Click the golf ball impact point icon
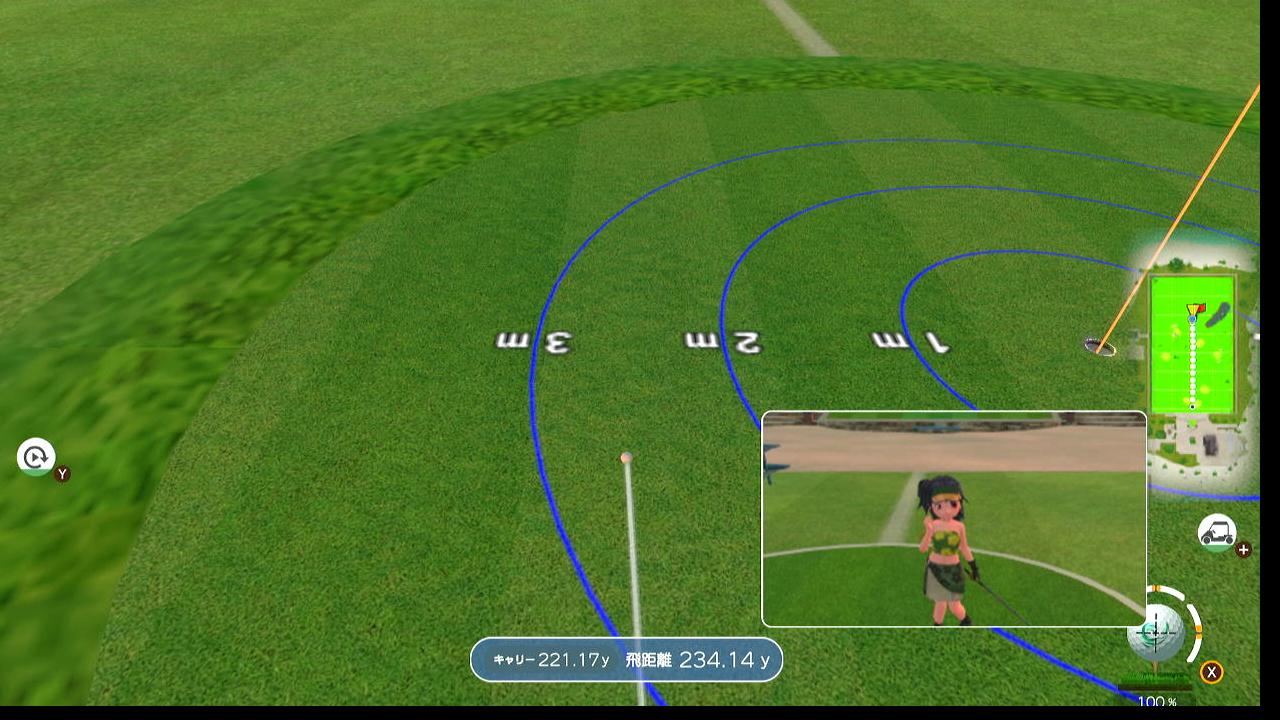 pyautogui.click(x=1158, y=631)
